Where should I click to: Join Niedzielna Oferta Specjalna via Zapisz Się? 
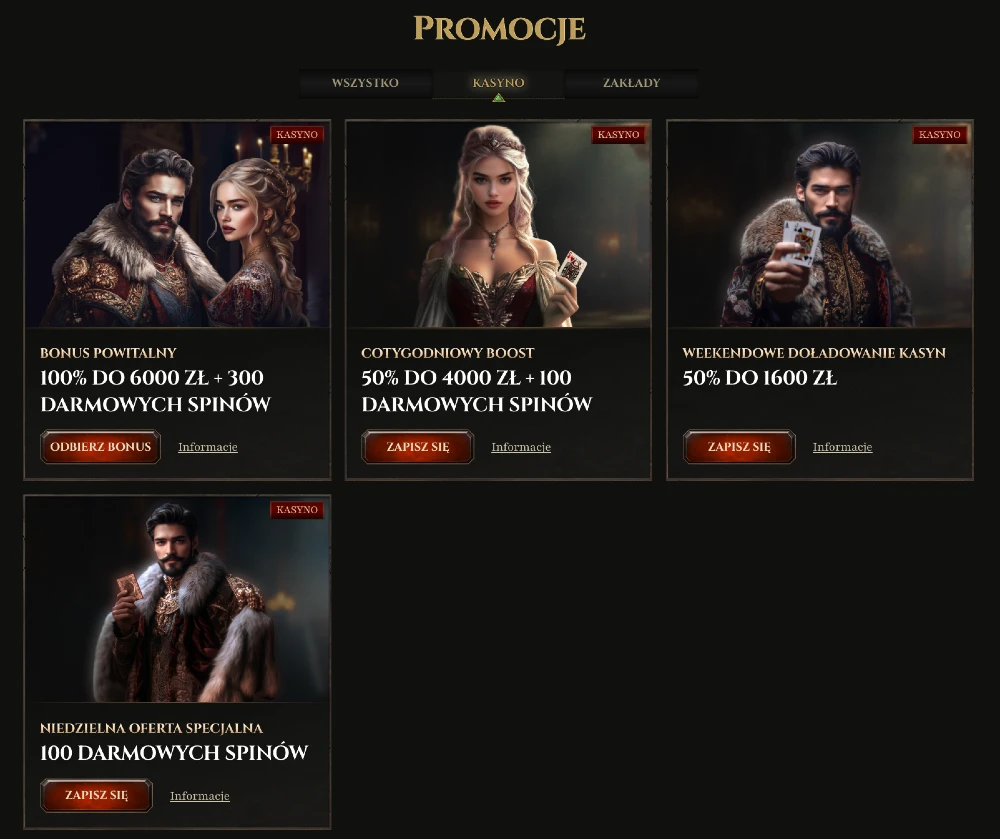click(96, 796)
